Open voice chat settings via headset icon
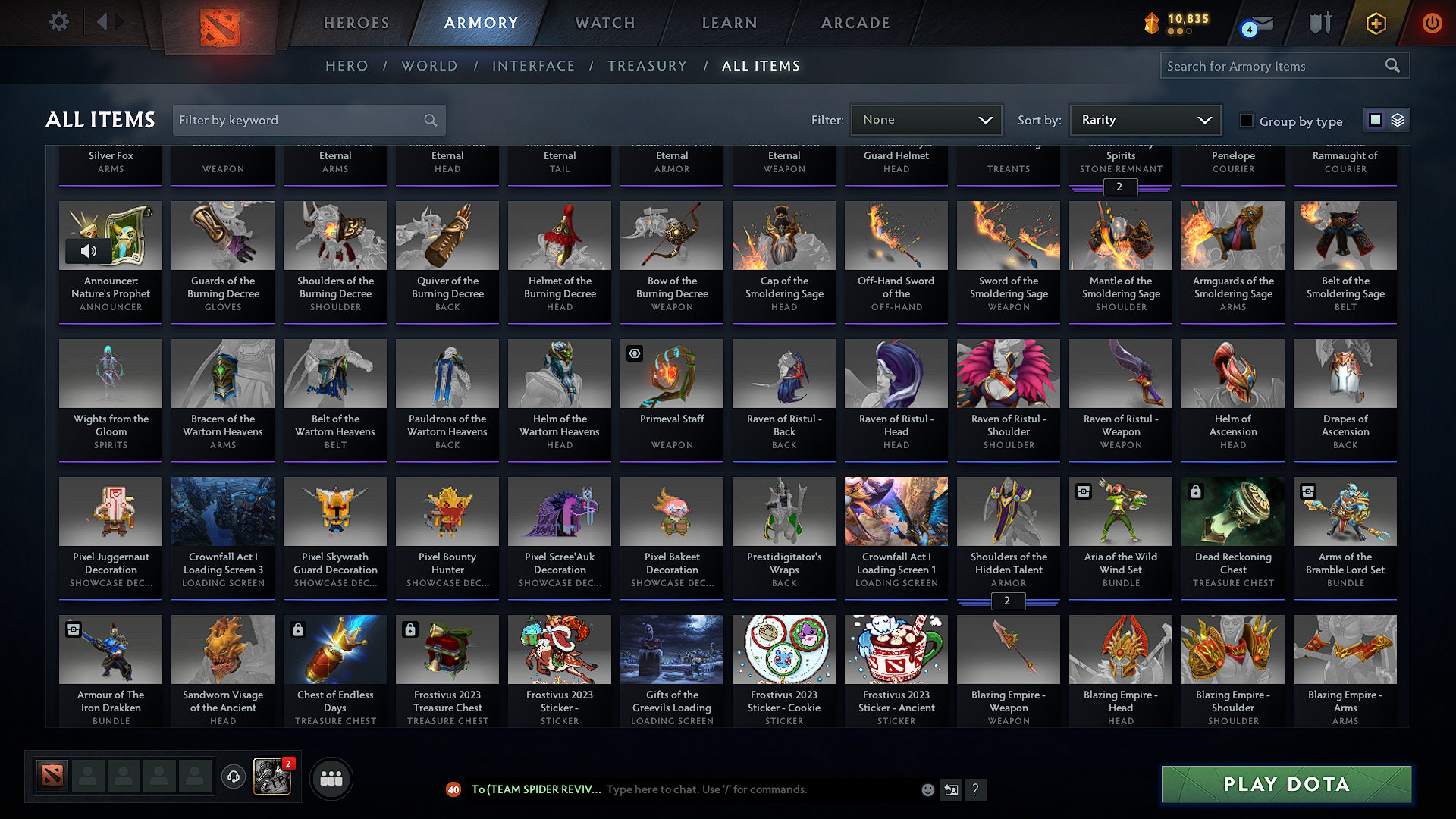The image size is (1456, 819). (x=234, y=778)
